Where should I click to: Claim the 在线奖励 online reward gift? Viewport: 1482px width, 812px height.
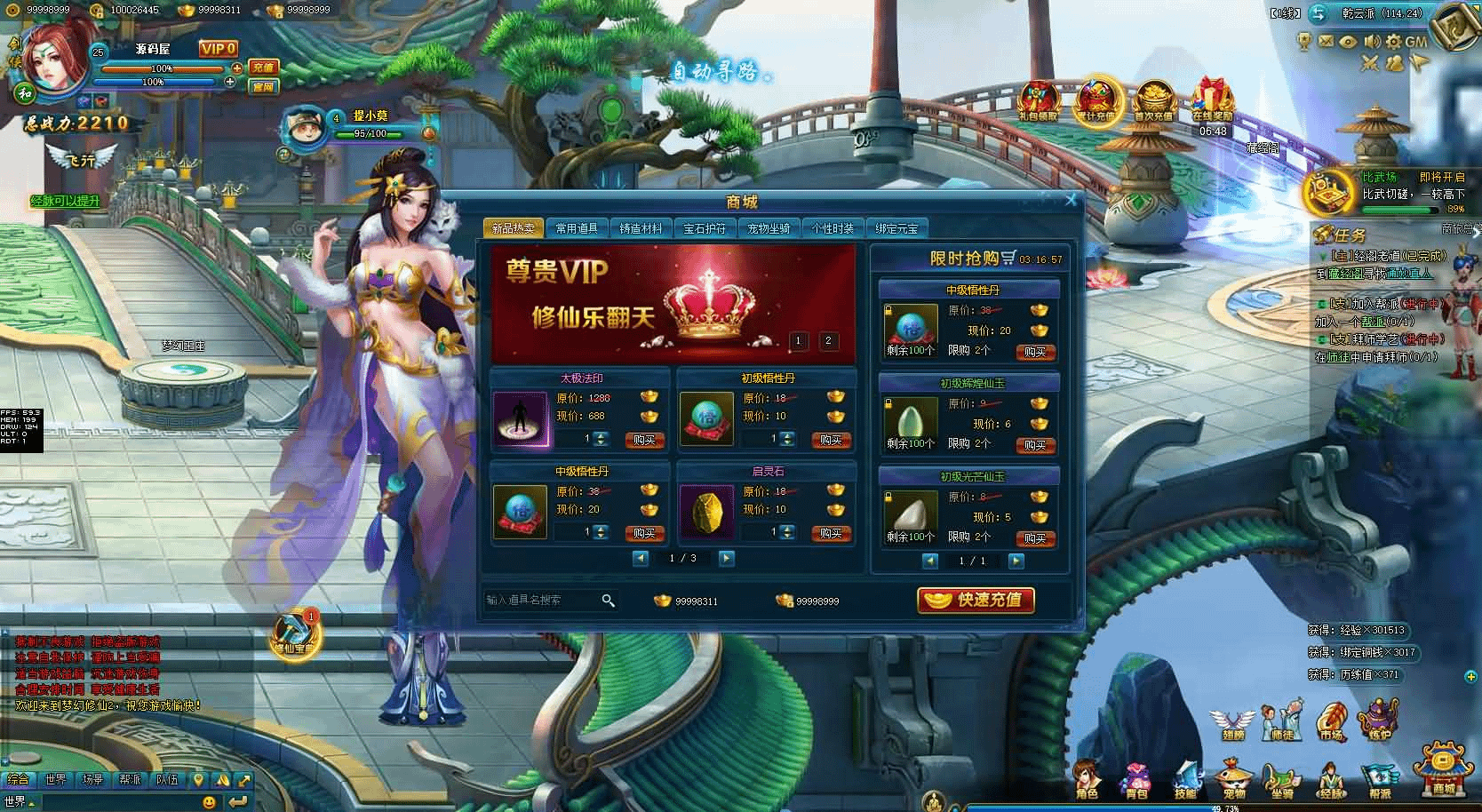tap(1212, 100)
